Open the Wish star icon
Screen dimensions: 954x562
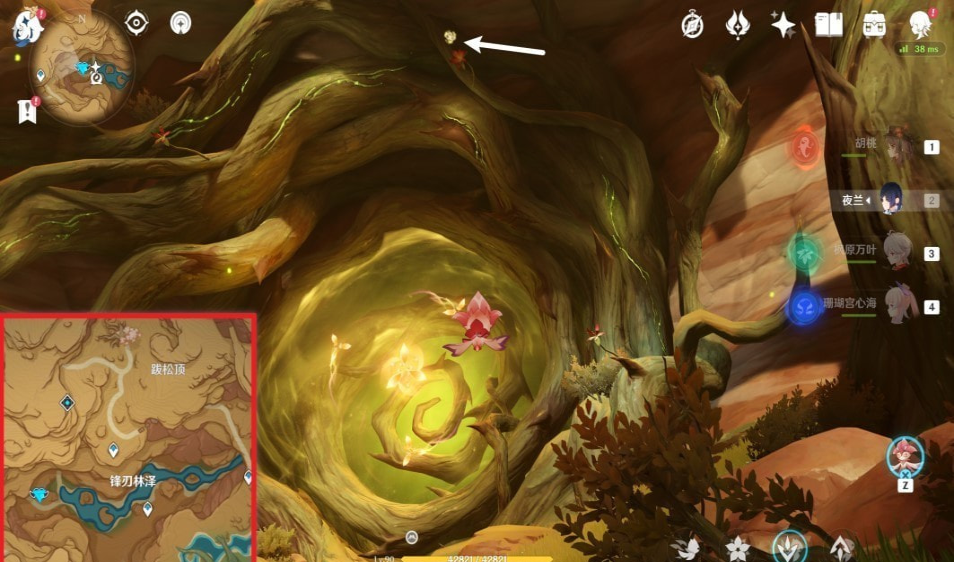point(783,25)
